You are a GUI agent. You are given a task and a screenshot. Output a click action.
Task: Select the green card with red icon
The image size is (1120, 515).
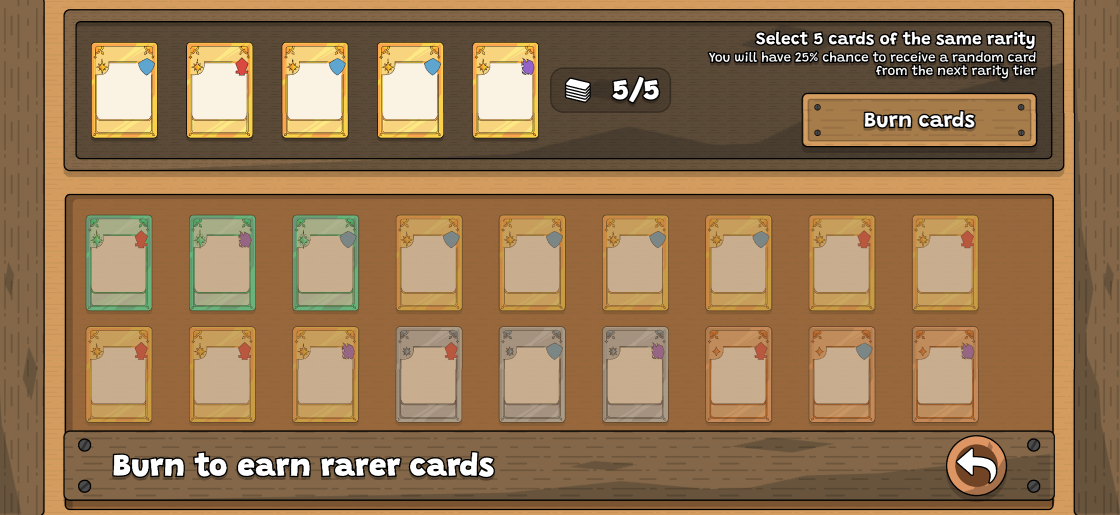(119, 263)
